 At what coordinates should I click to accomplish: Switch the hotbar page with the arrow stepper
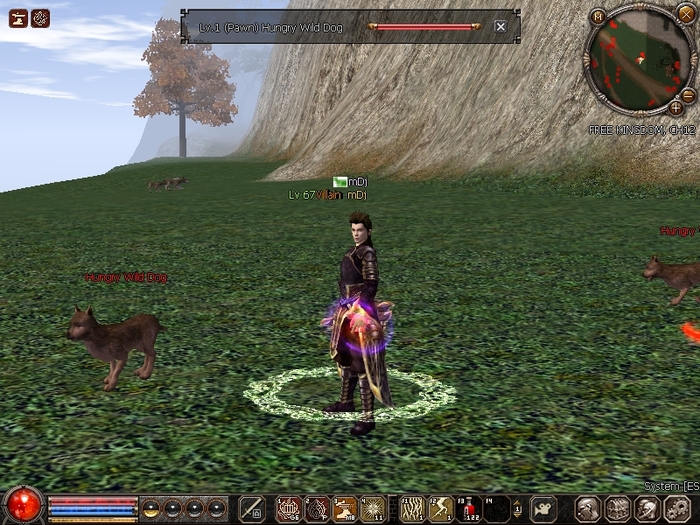(x=517, y=508)
